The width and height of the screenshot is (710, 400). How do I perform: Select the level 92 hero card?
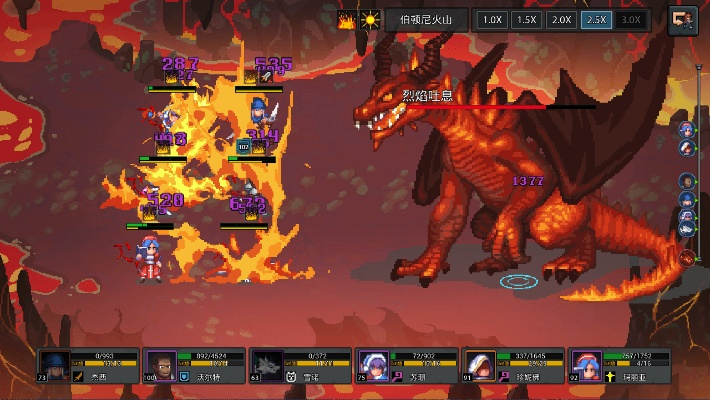pos(620,365)
